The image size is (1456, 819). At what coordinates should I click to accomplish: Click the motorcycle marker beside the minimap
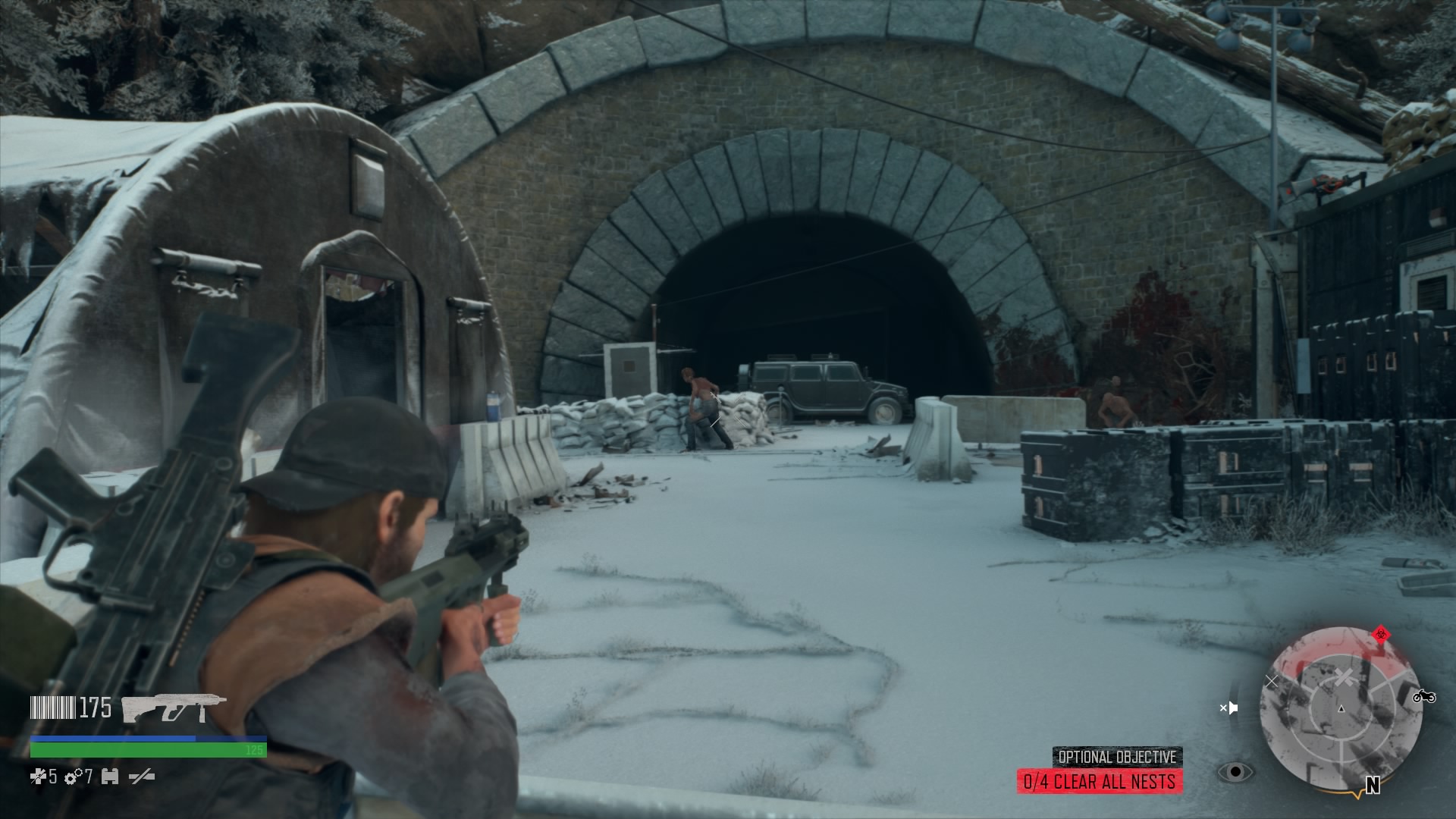(1425, 695)
